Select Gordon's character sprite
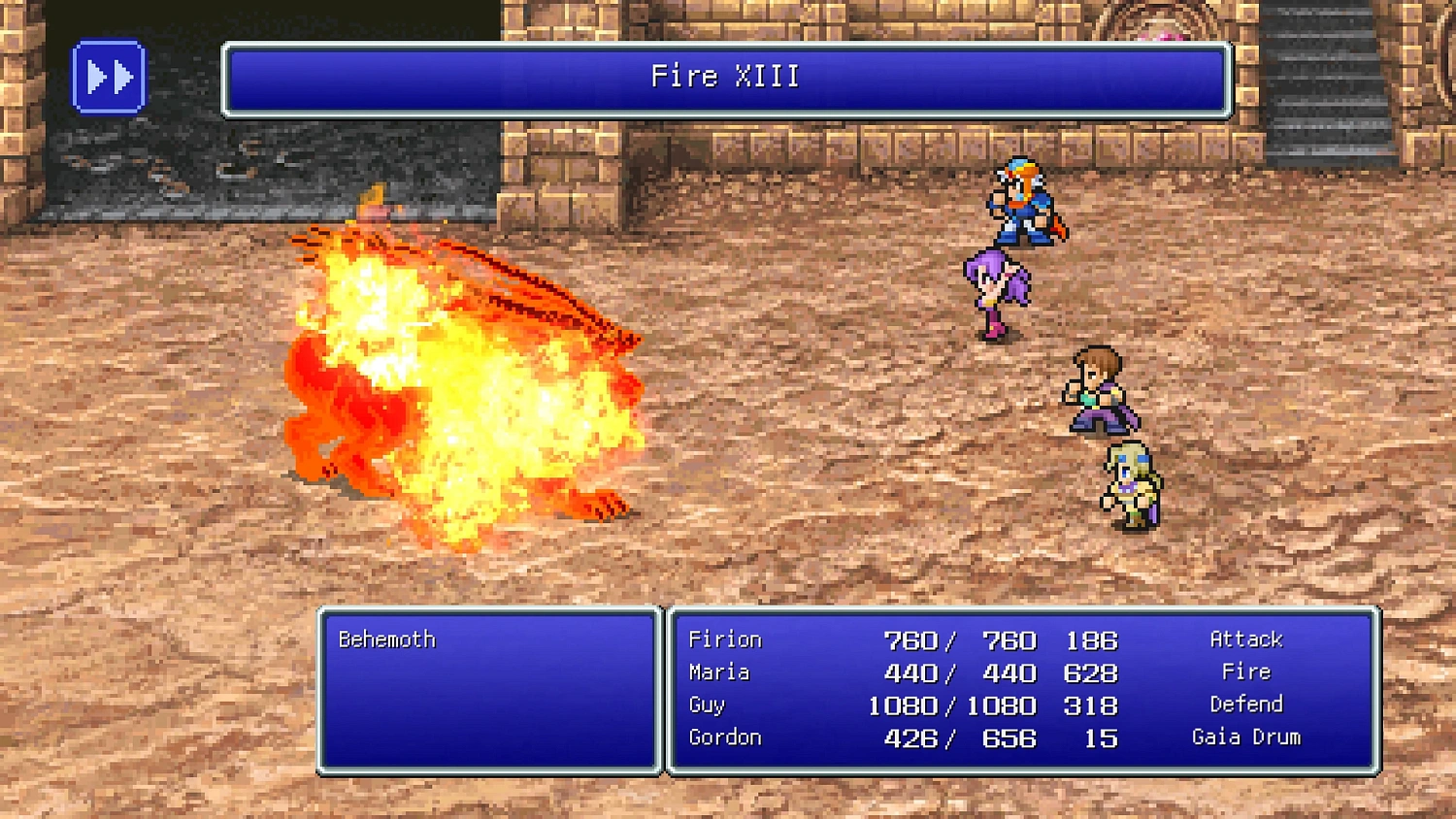Viewport: 1456px width, 819px height. [1131, 485]
